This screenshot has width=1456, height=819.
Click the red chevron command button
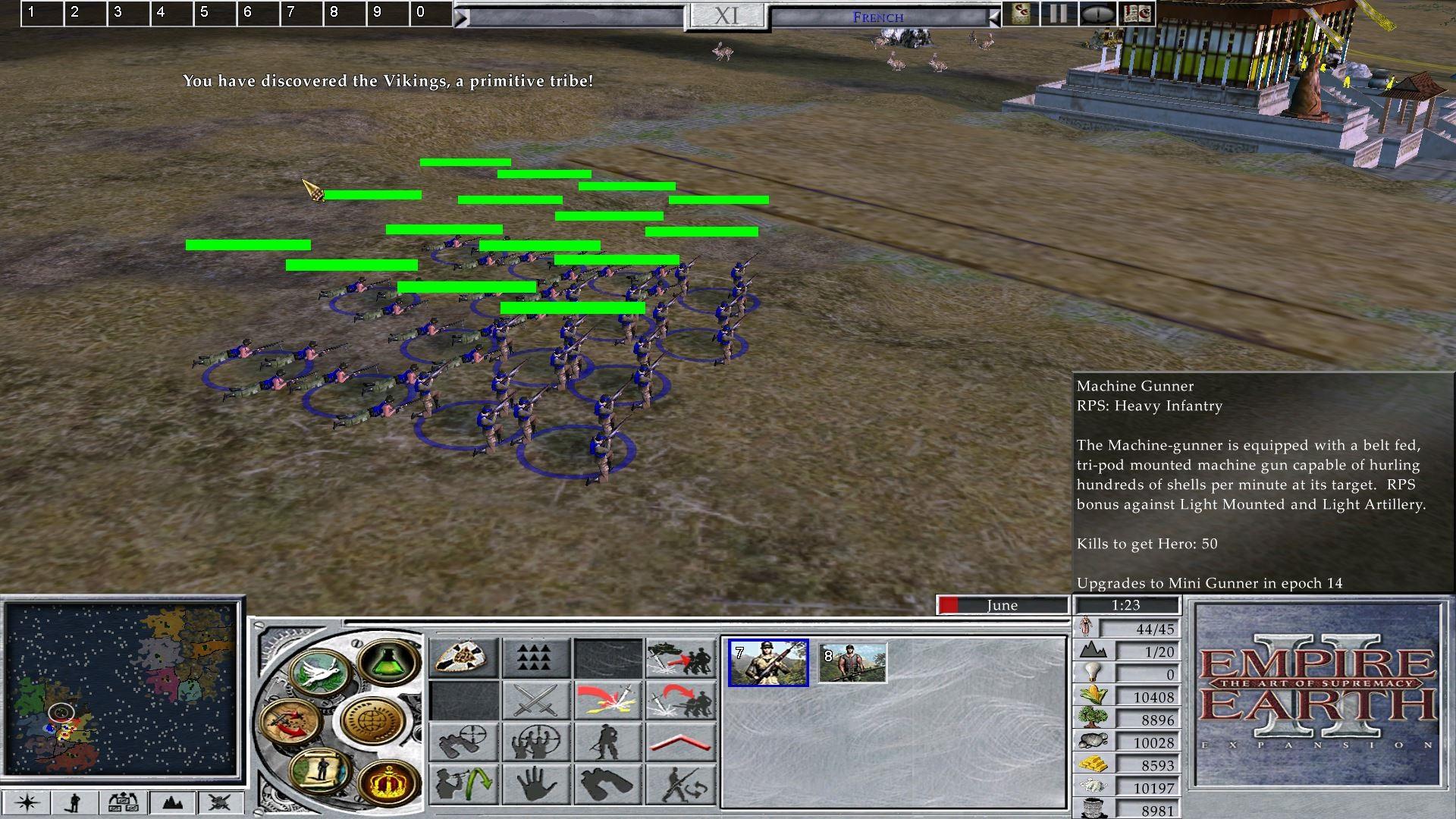pos(681,742)
